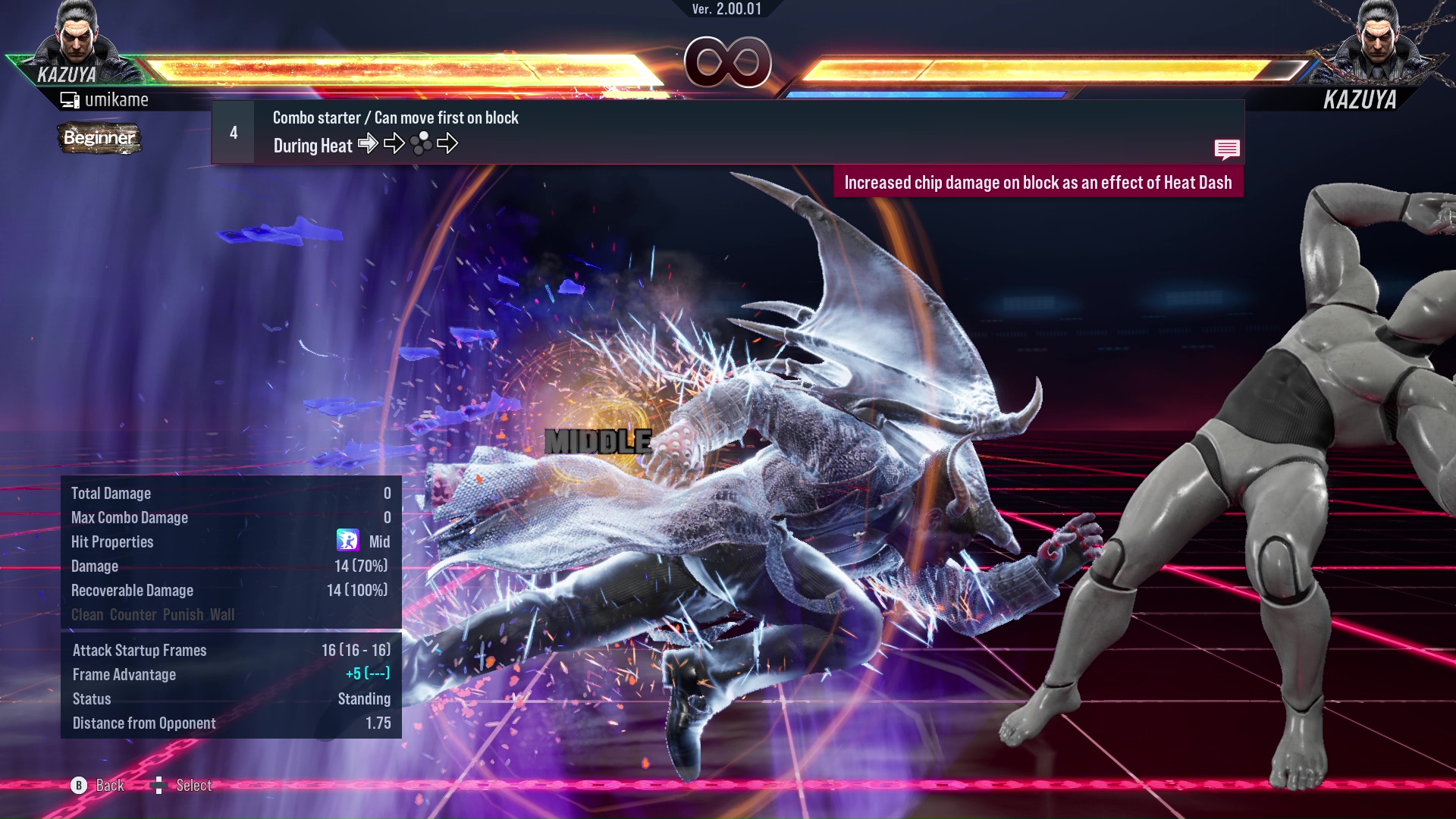The image size is (1456, 819).
Task: Click the Back prompt
Action: pyautogui.click(x=109, y=786)
